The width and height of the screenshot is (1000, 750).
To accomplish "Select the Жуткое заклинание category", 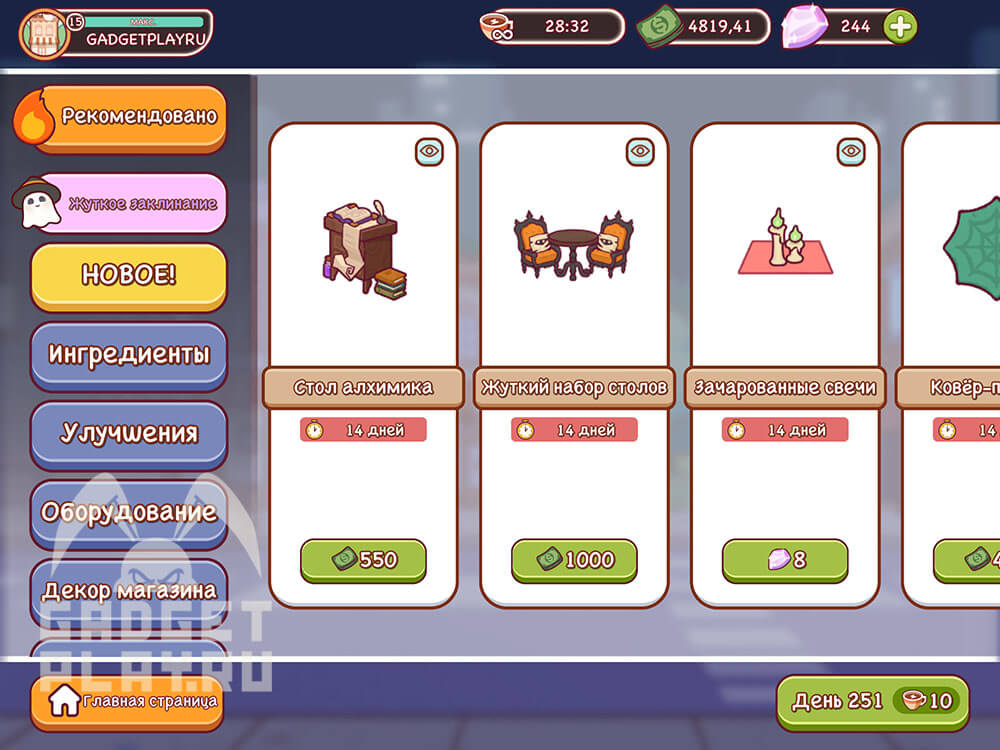I will [x=130, y=203].
